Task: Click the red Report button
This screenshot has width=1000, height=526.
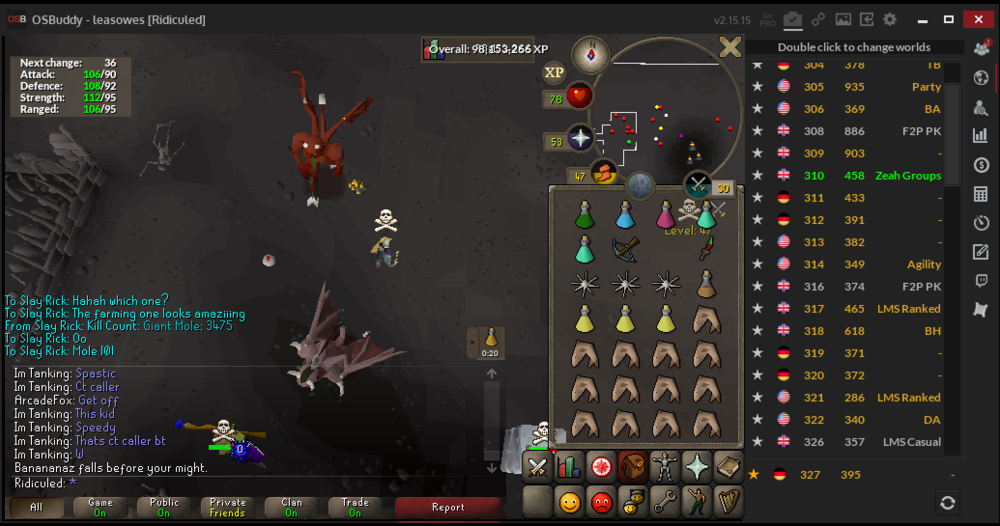Action: (447, 507)
